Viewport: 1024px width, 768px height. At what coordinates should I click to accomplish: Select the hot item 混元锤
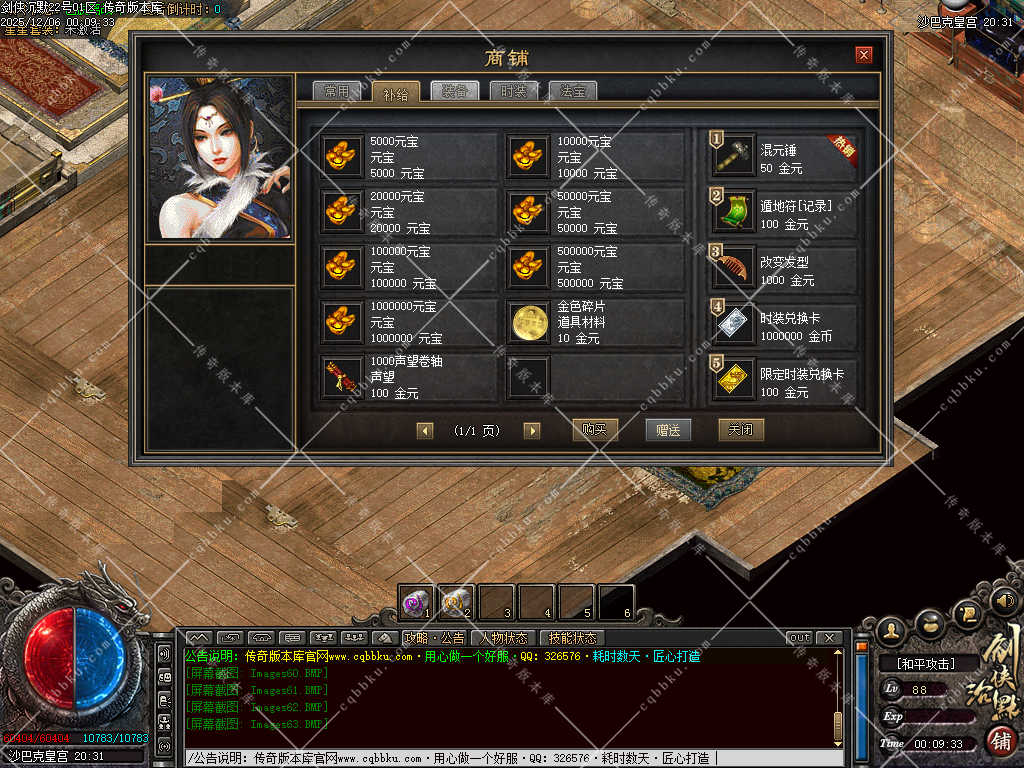[x=784, y=157]
